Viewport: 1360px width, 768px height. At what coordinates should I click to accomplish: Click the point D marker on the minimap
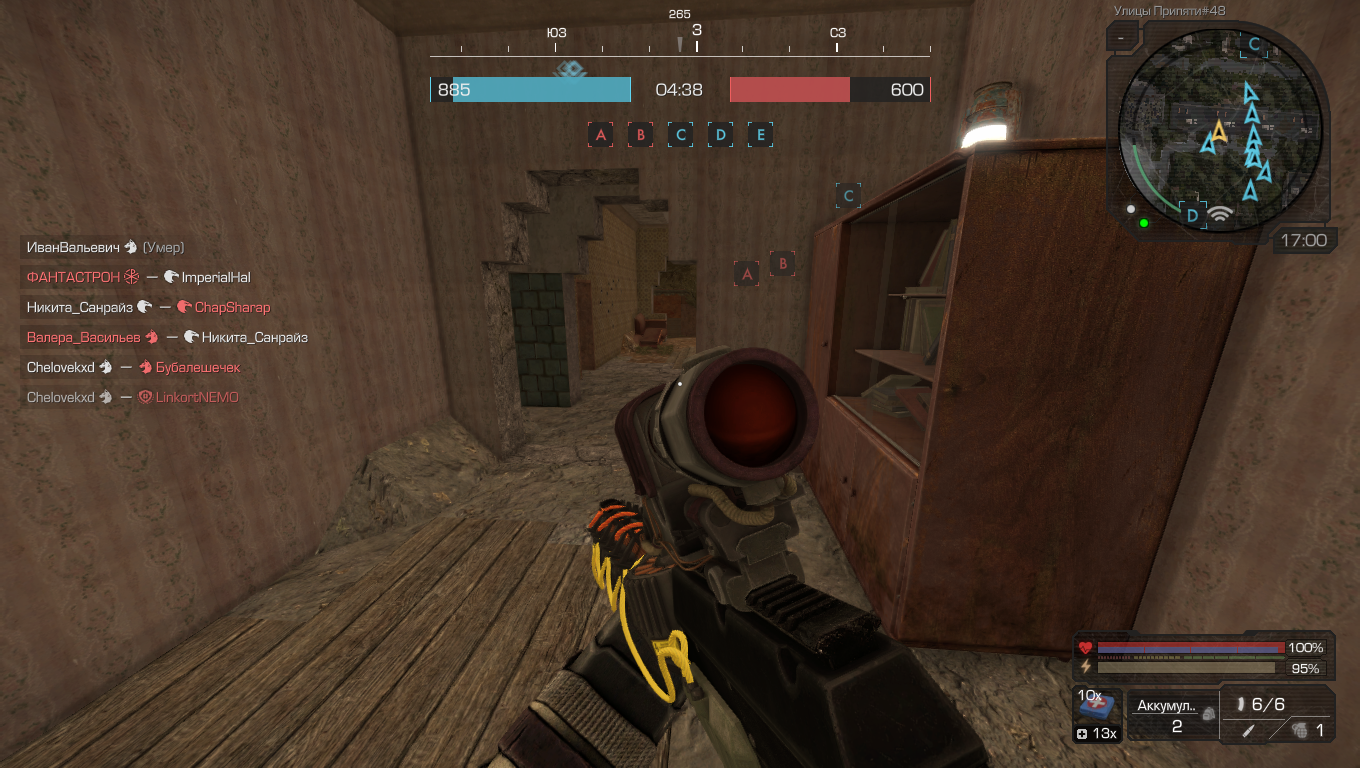tap(1191, 214)
